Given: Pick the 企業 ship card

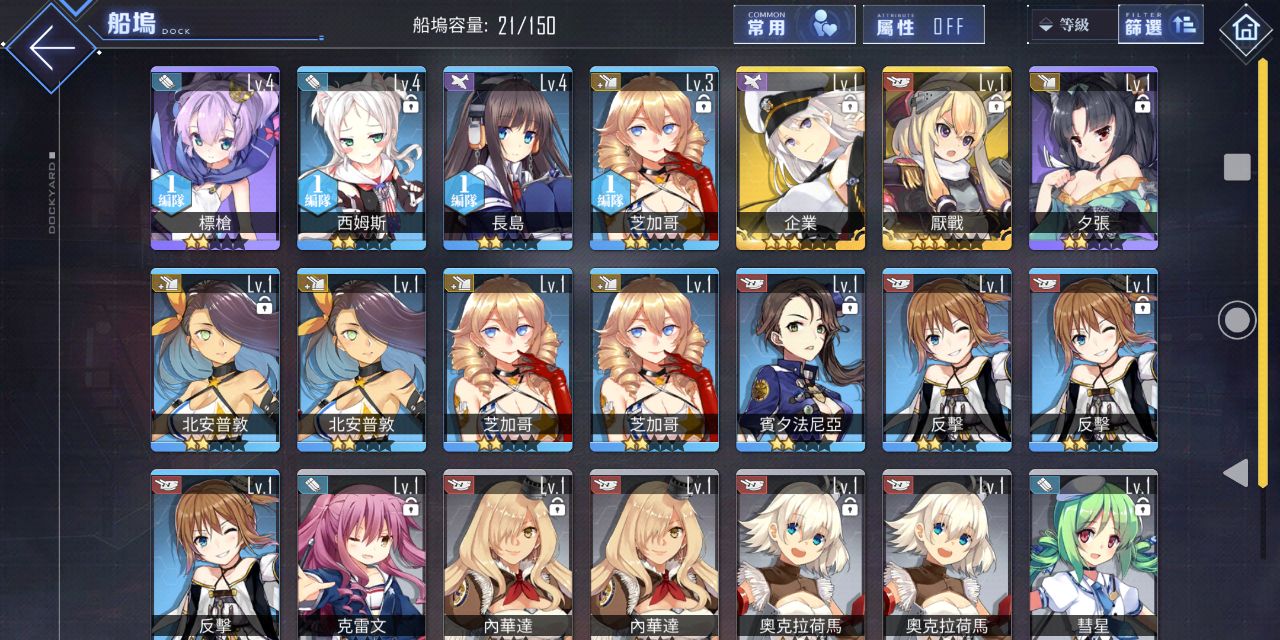Looking at the screenshot, I should [x=800, y=158].
